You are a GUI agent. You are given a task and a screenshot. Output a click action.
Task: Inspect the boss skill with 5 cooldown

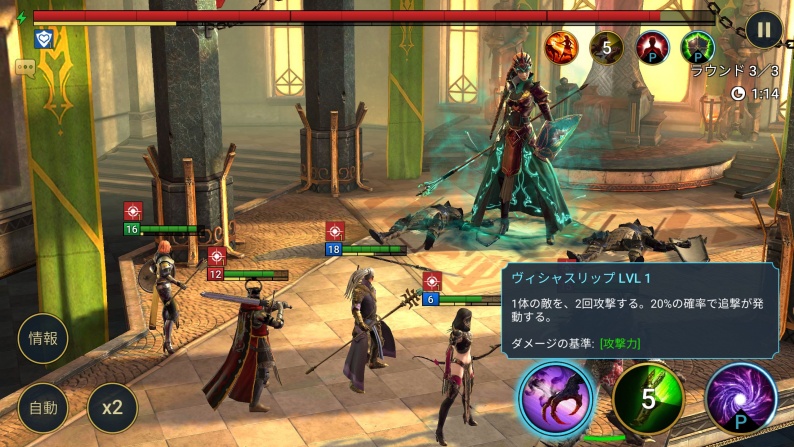(606, 46)
